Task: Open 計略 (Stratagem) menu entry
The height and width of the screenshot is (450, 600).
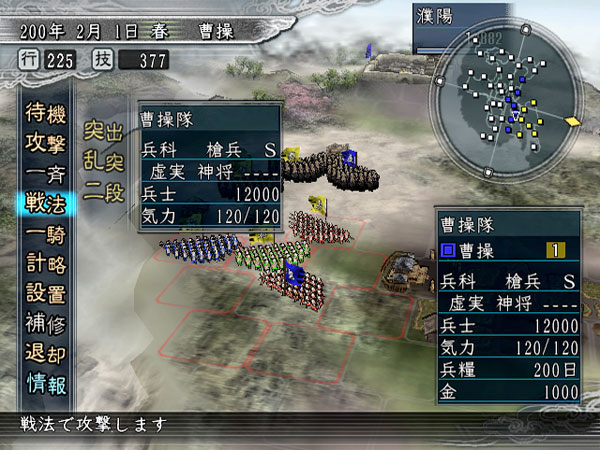Action: (x=44, y=264)
